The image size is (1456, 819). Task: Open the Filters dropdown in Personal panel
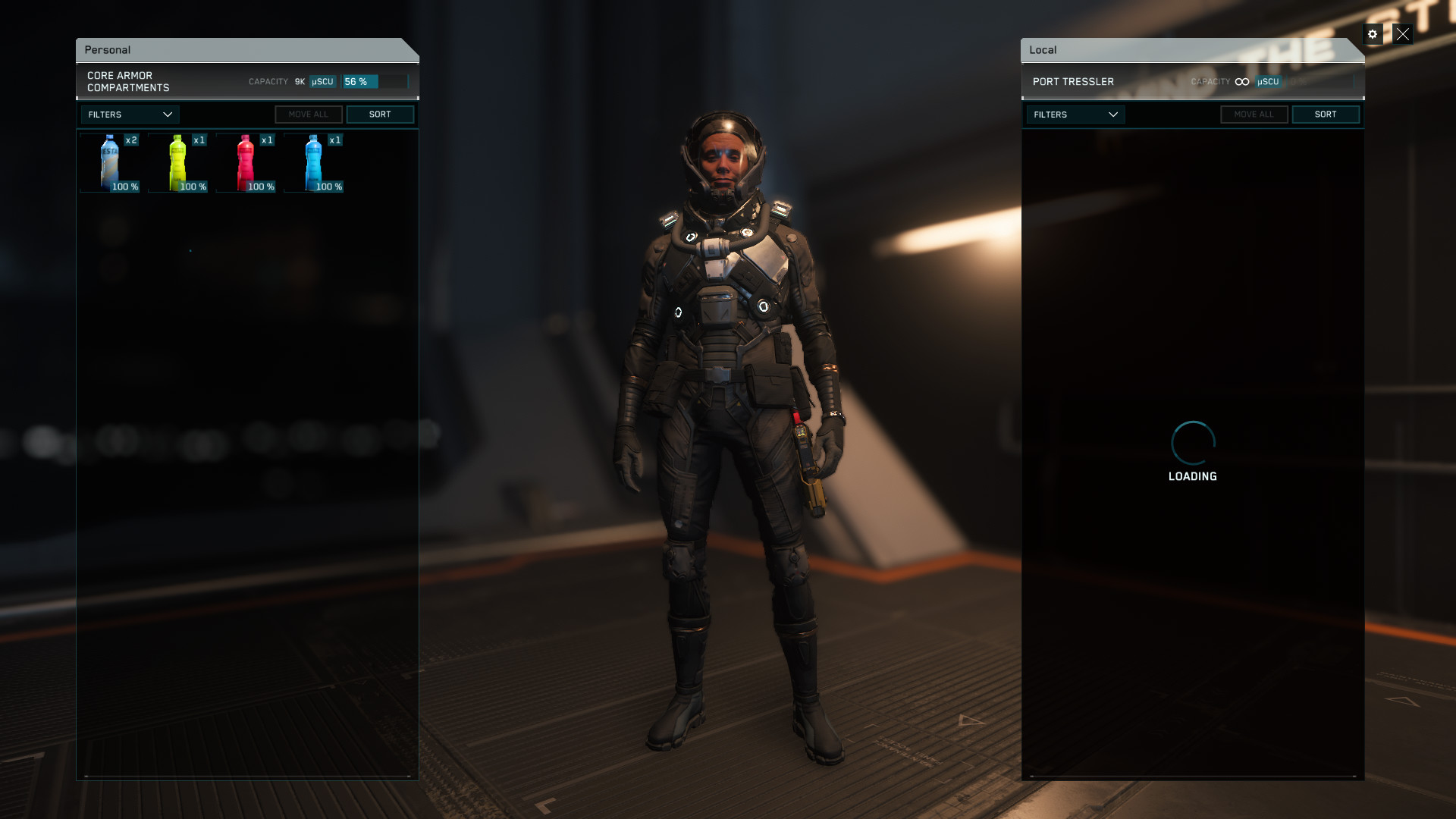tap(129, 115)
